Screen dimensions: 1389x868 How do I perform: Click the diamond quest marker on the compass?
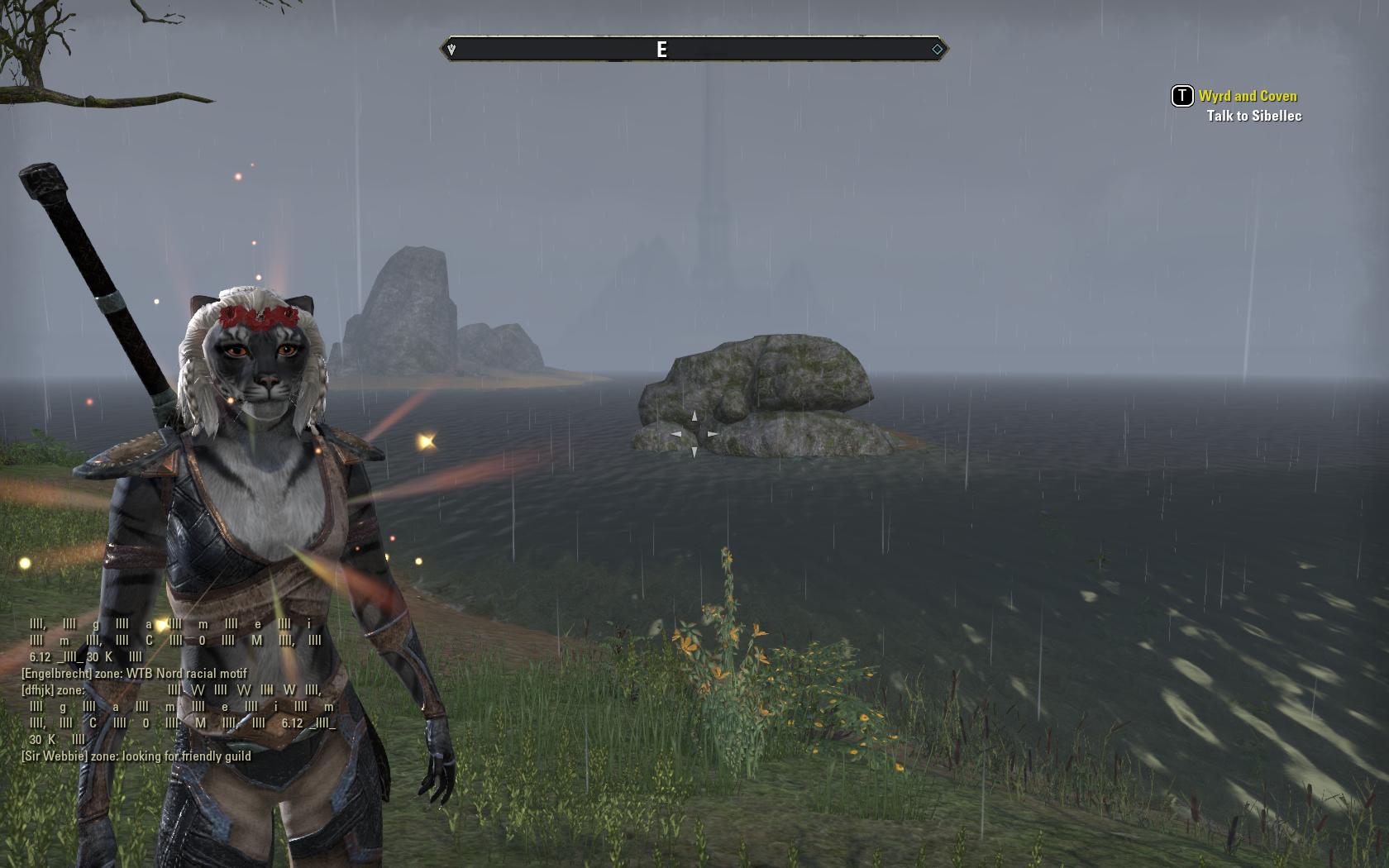click(937, 50)
